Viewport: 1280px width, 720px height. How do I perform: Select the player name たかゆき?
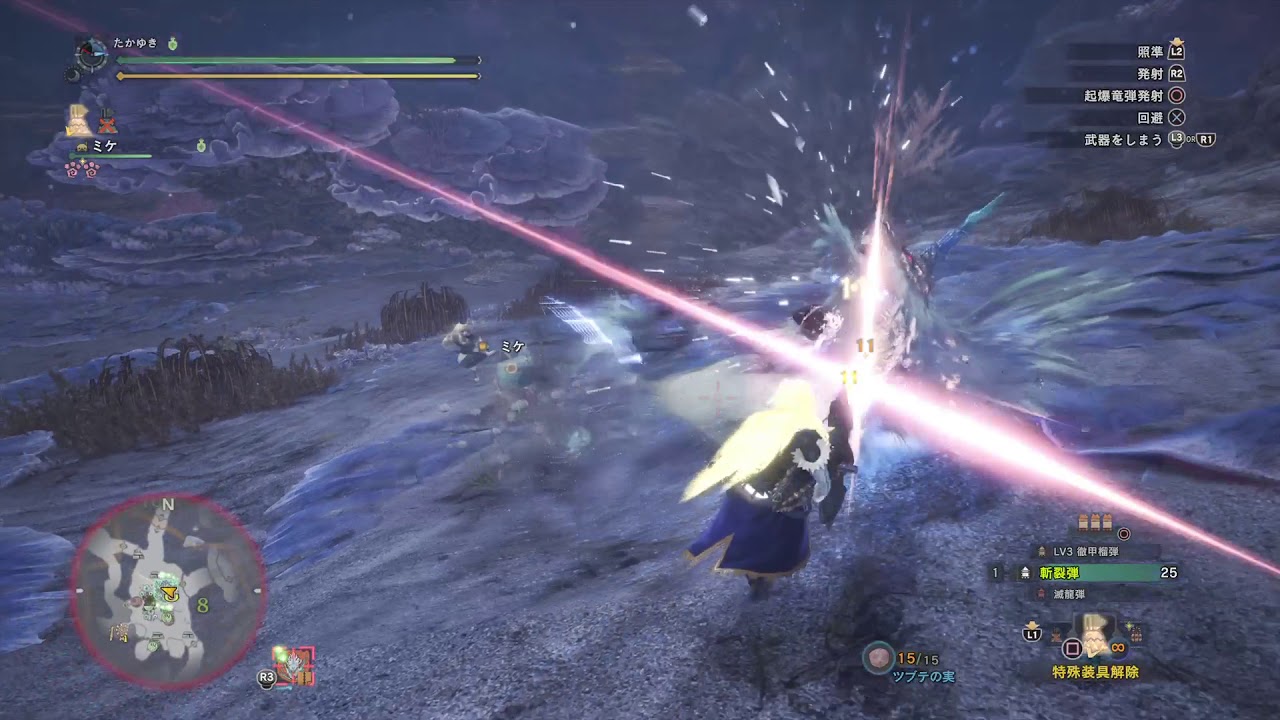pyautogui.click(x=135, y=43)
